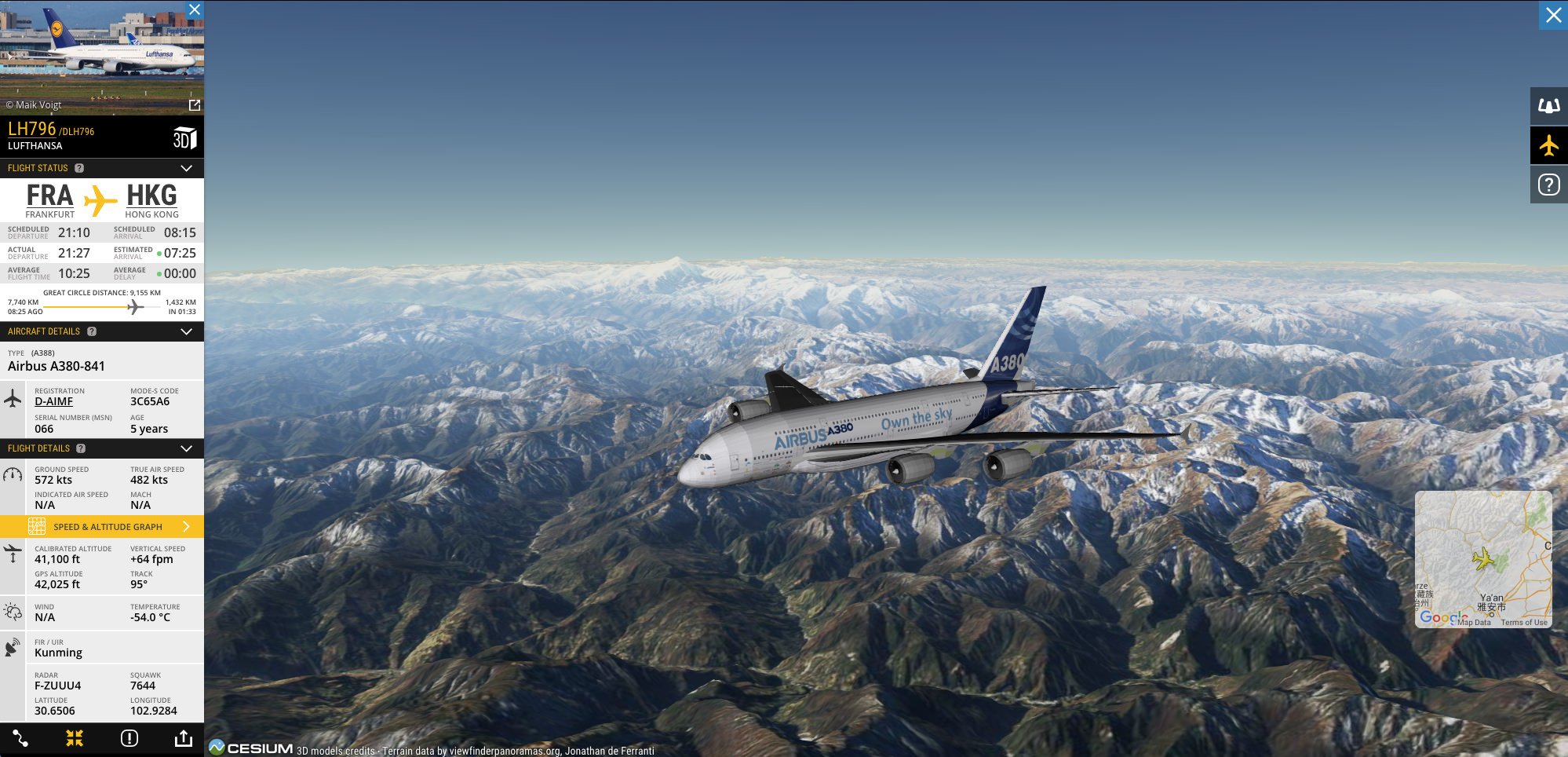Click the minimap in the corner
Screen dimensions: 1568x757
1482,558
